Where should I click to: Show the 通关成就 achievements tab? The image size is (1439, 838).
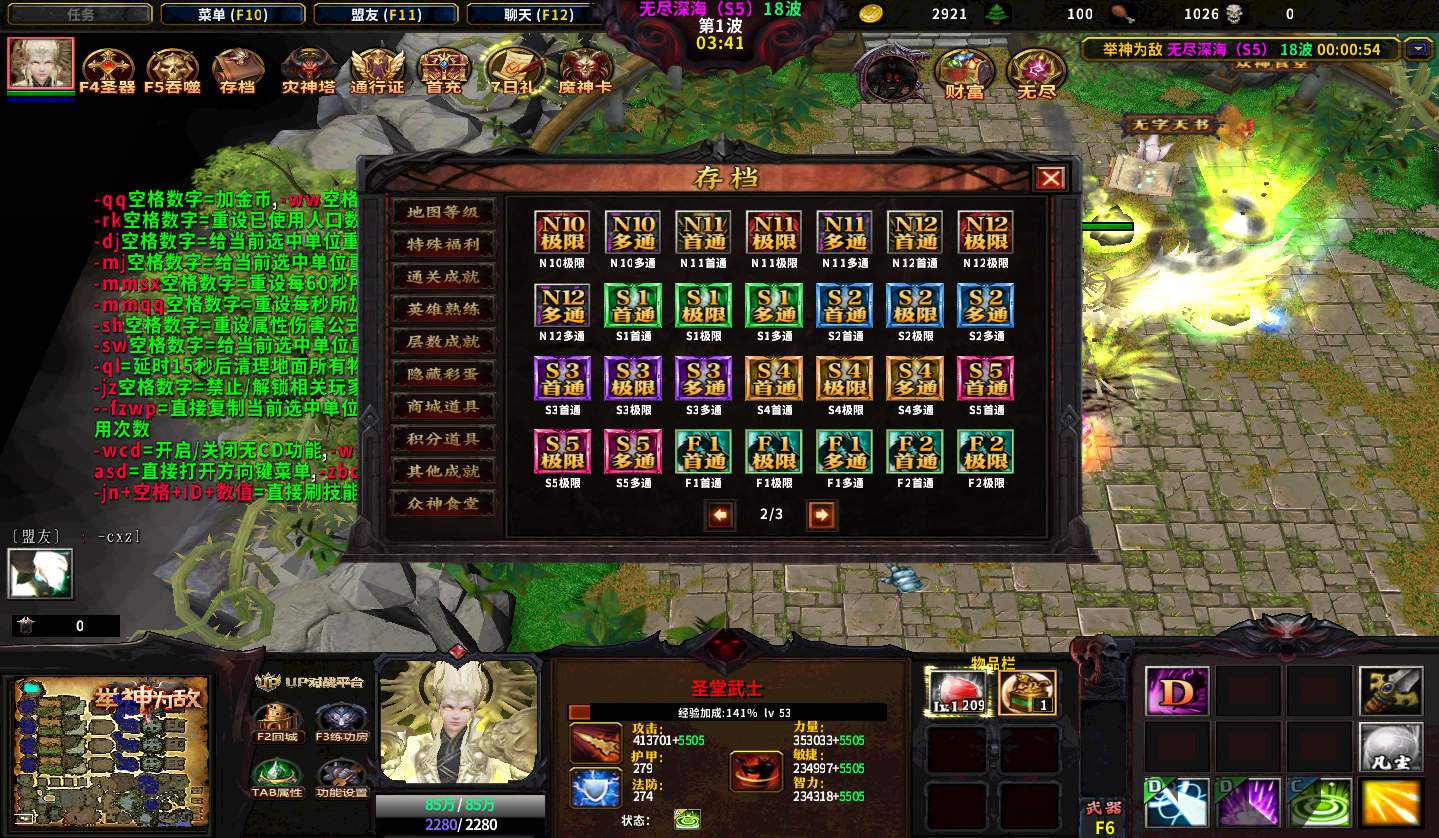pos(442,277)
